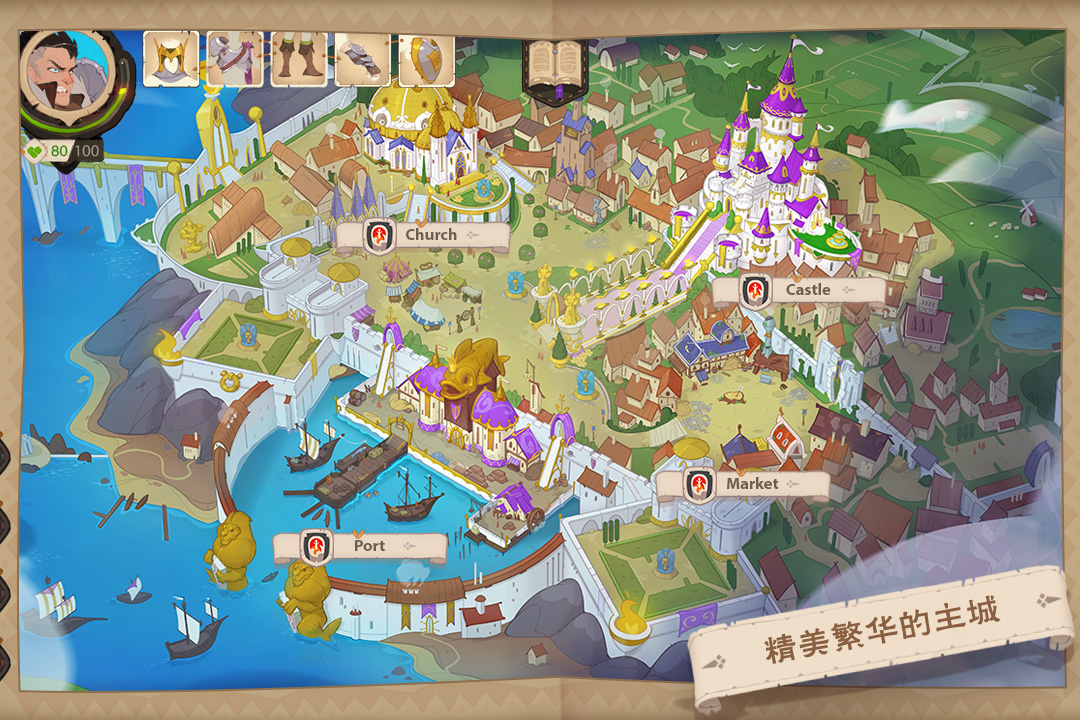Visit the Market location

[x=741, y=484]
